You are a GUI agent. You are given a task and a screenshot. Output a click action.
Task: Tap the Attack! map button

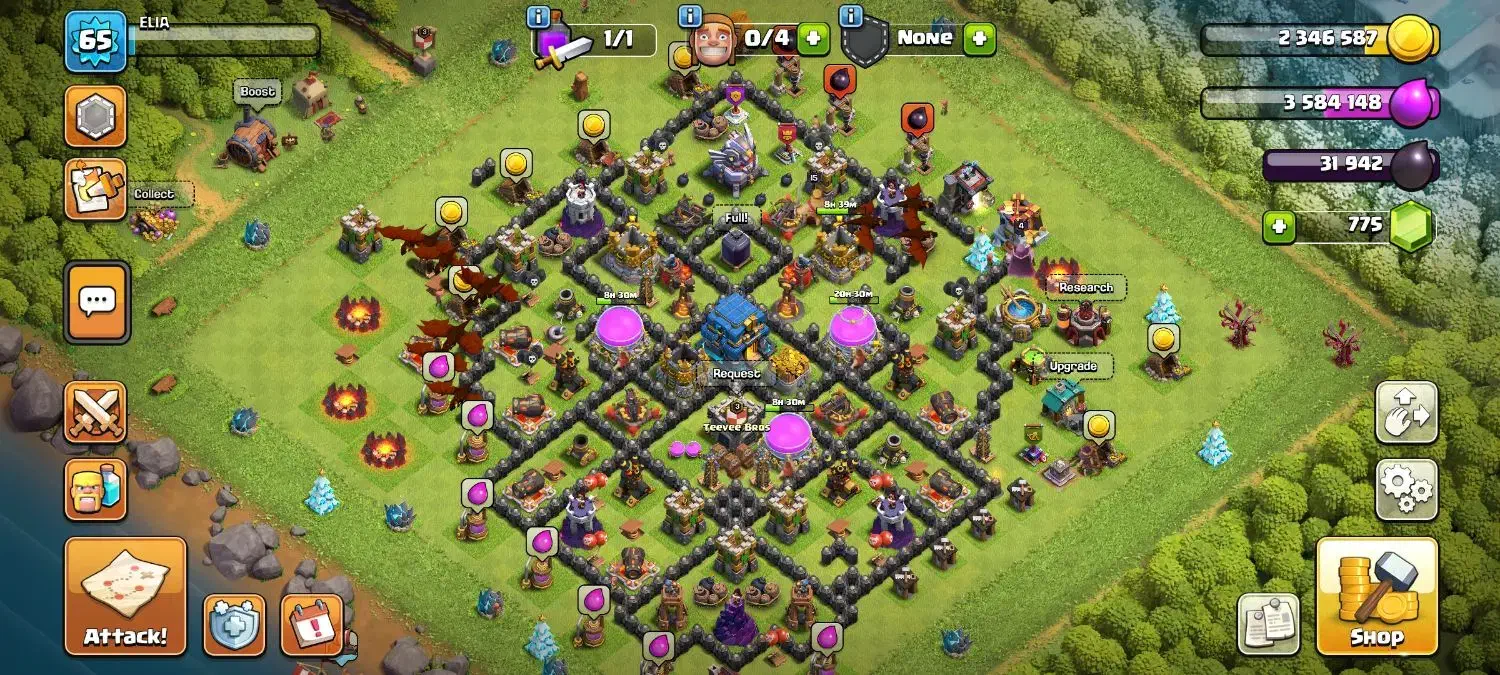point(126,596)
